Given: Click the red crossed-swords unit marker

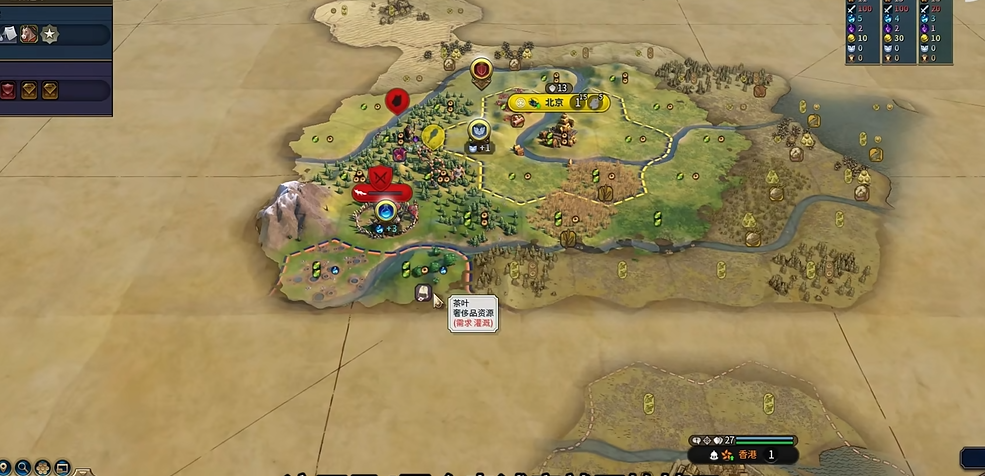Looking at the screenshot, I should coord(380,178).
